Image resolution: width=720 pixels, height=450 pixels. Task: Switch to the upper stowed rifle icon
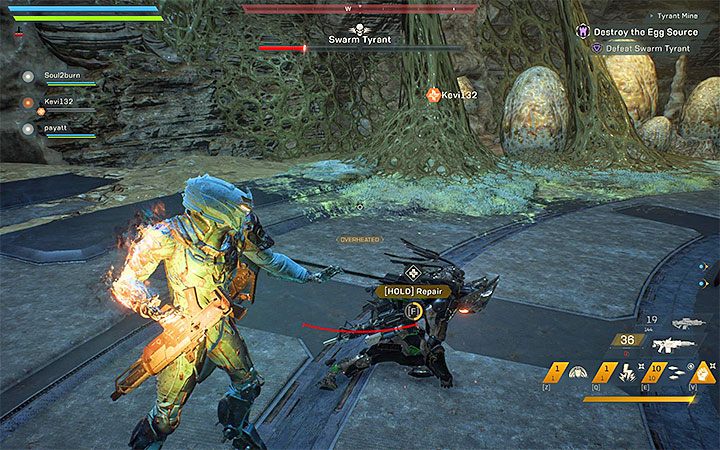click(686, 323)
